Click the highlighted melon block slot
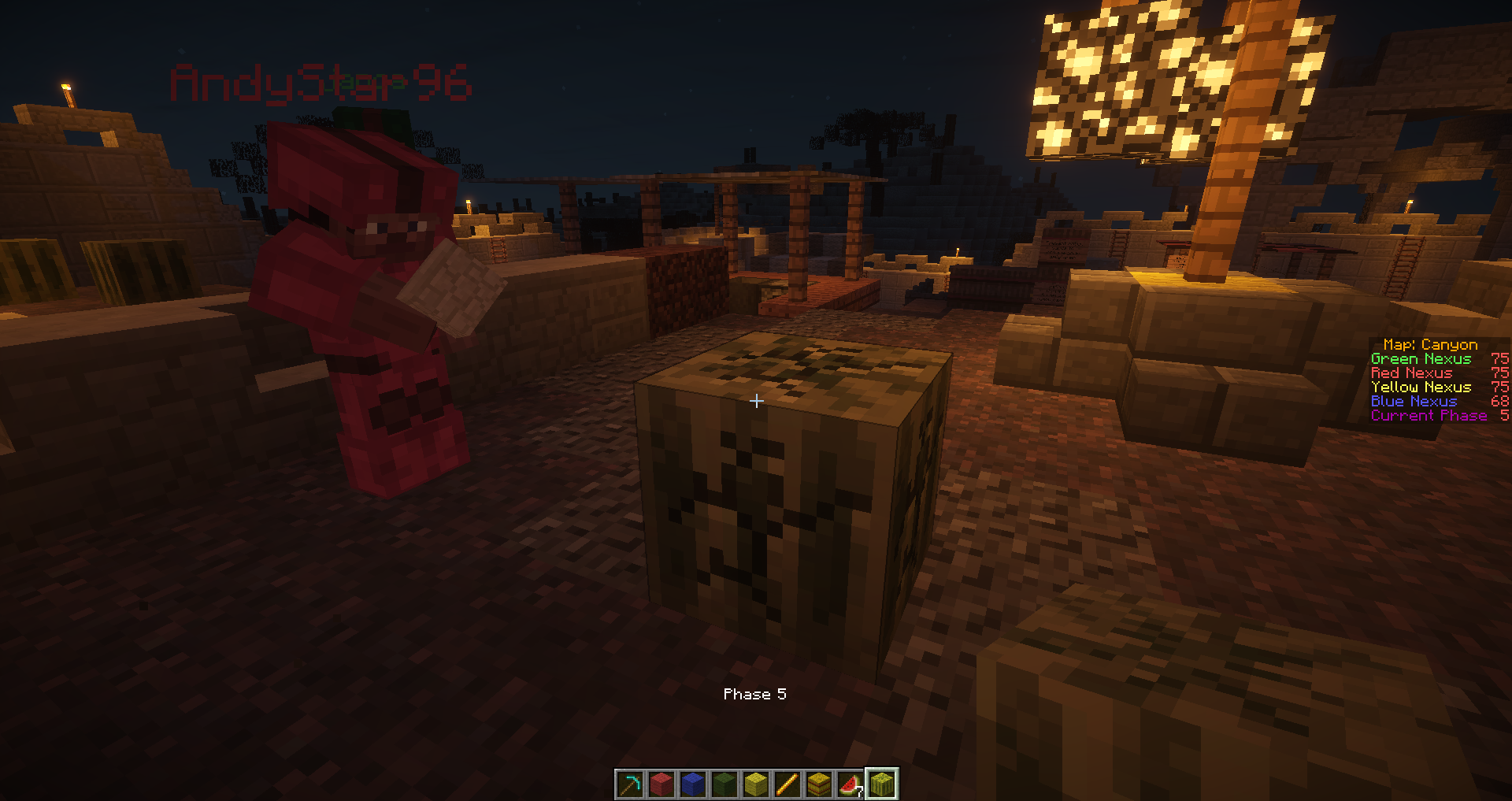 point(882,784)
